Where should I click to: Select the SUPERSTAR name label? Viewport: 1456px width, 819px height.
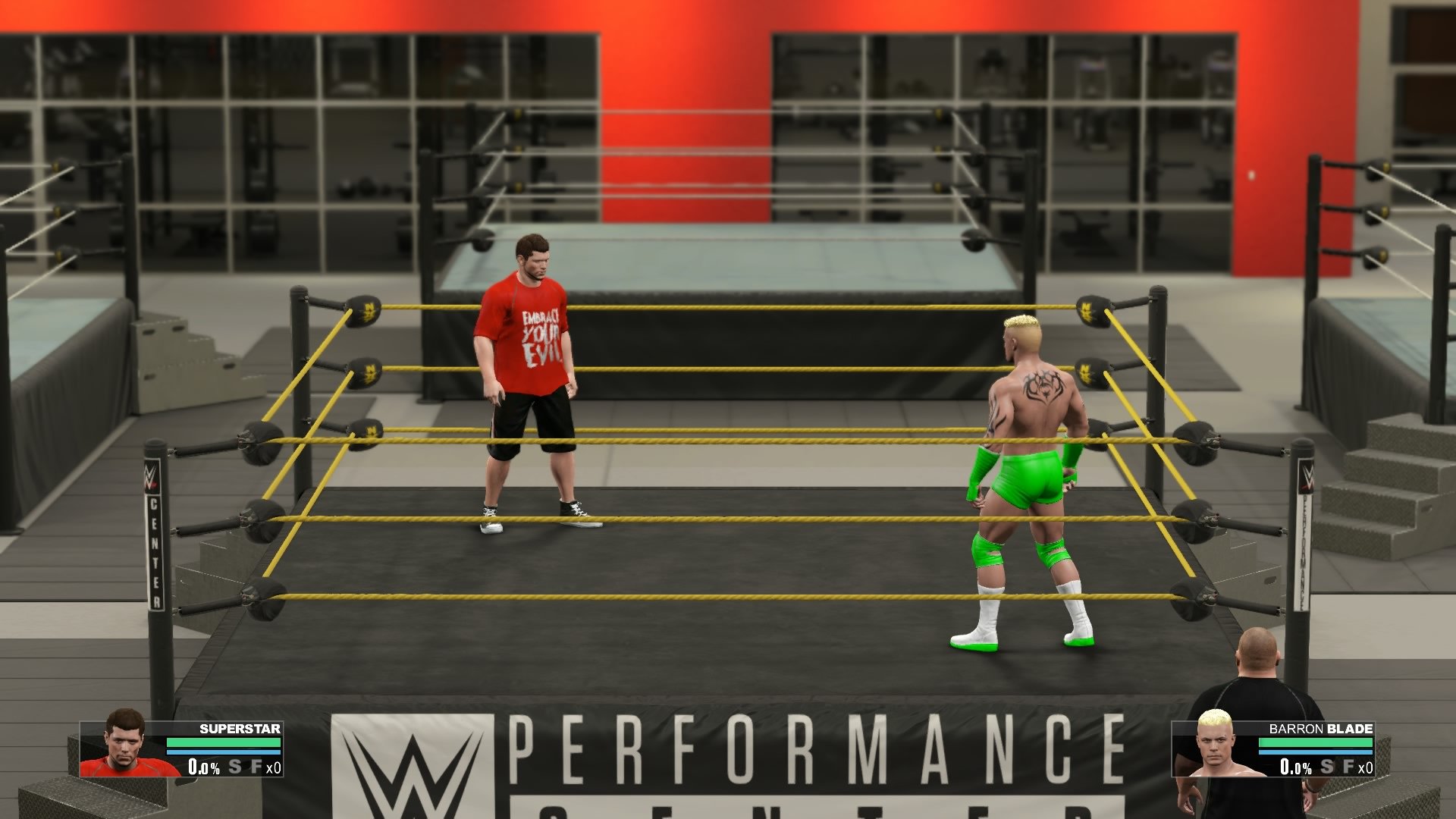point(239,729)
